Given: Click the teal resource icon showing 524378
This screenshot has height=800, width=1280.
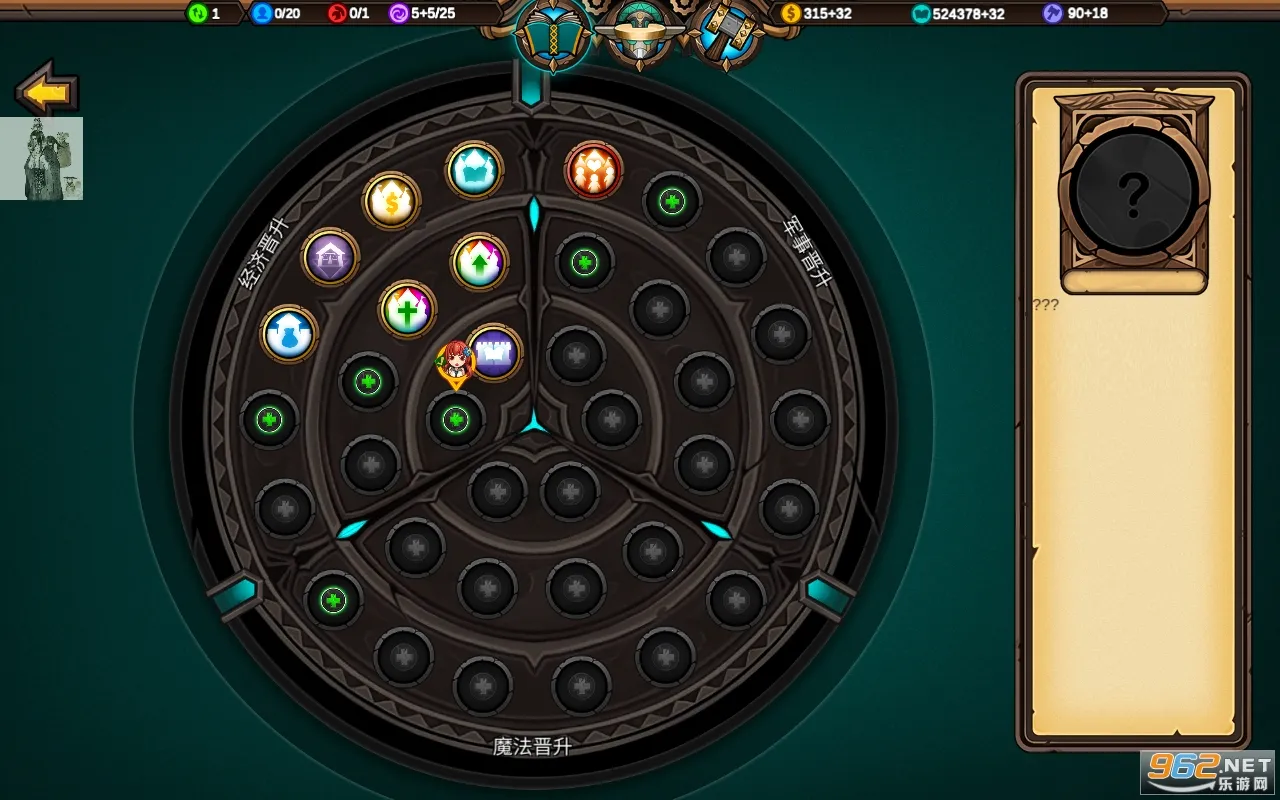Looking at the screenshot, I should tap(923, 14).
